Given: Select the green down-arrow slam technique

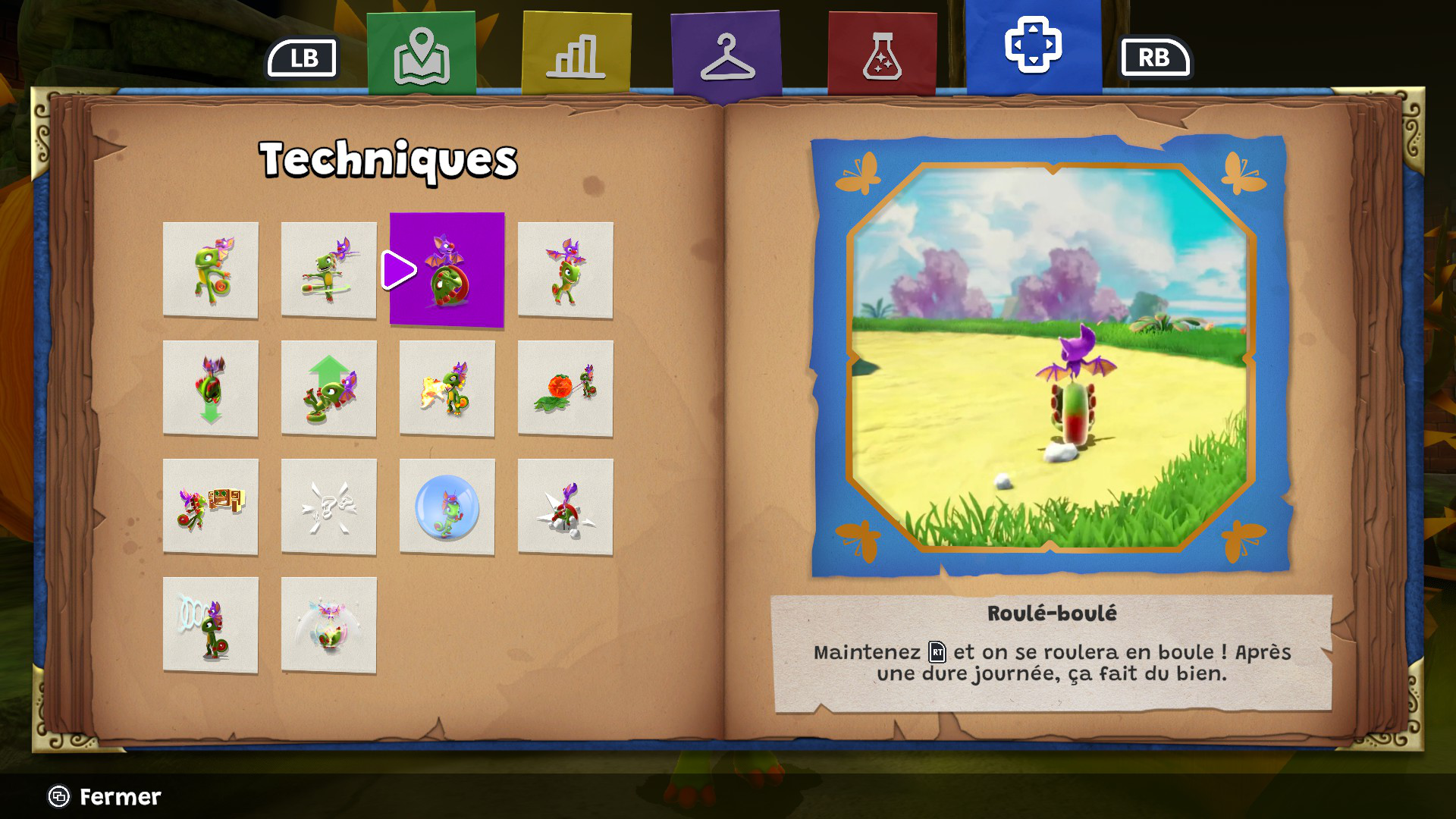Looking at the screenshot, I should [211, 388].
